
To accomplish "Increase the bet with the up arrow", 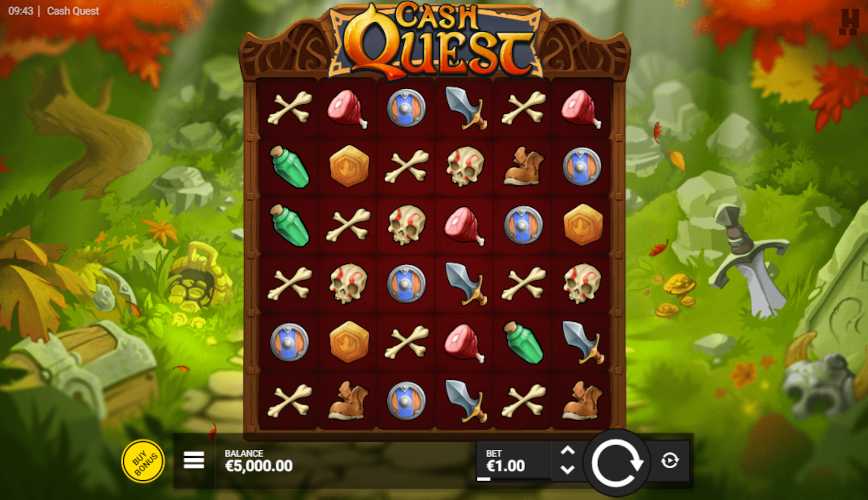I will coord(567,452).
